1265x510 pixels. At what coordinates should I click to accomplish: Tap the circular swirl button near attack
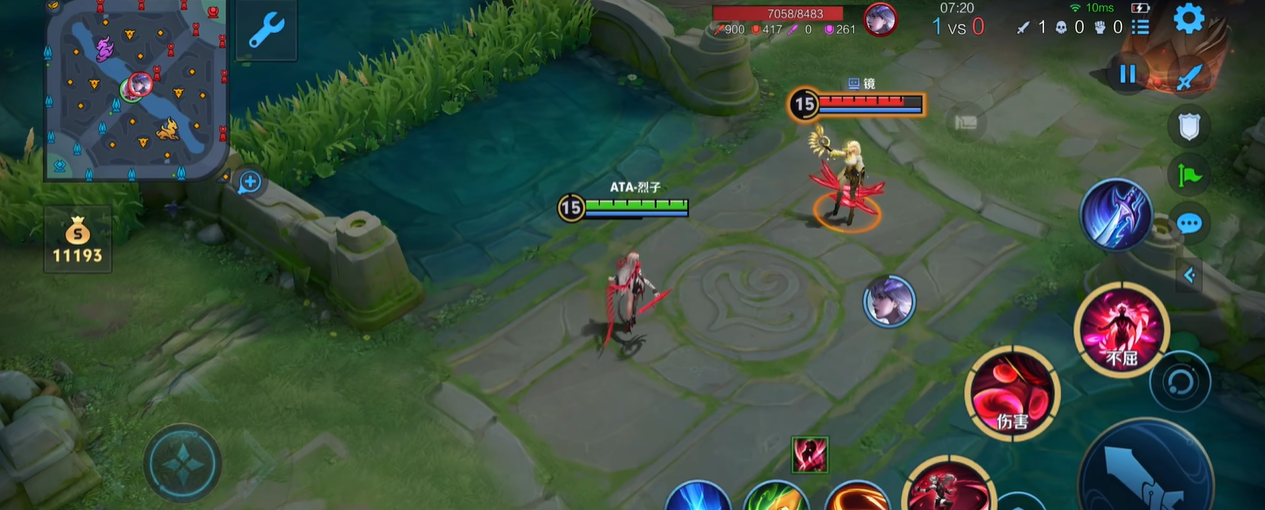1180,381
